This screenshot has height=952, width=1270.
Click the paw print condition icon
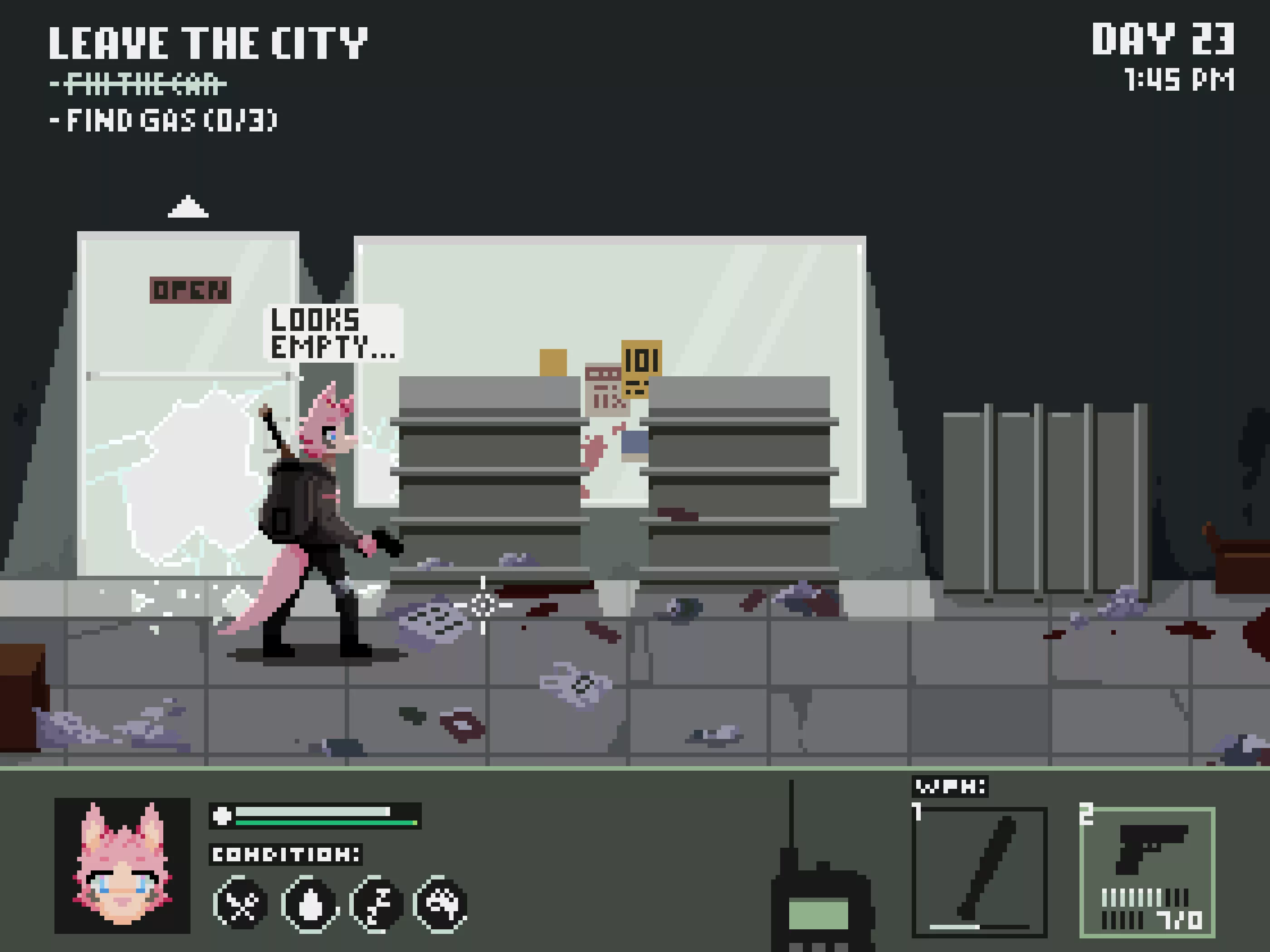[x=441, y=904]
